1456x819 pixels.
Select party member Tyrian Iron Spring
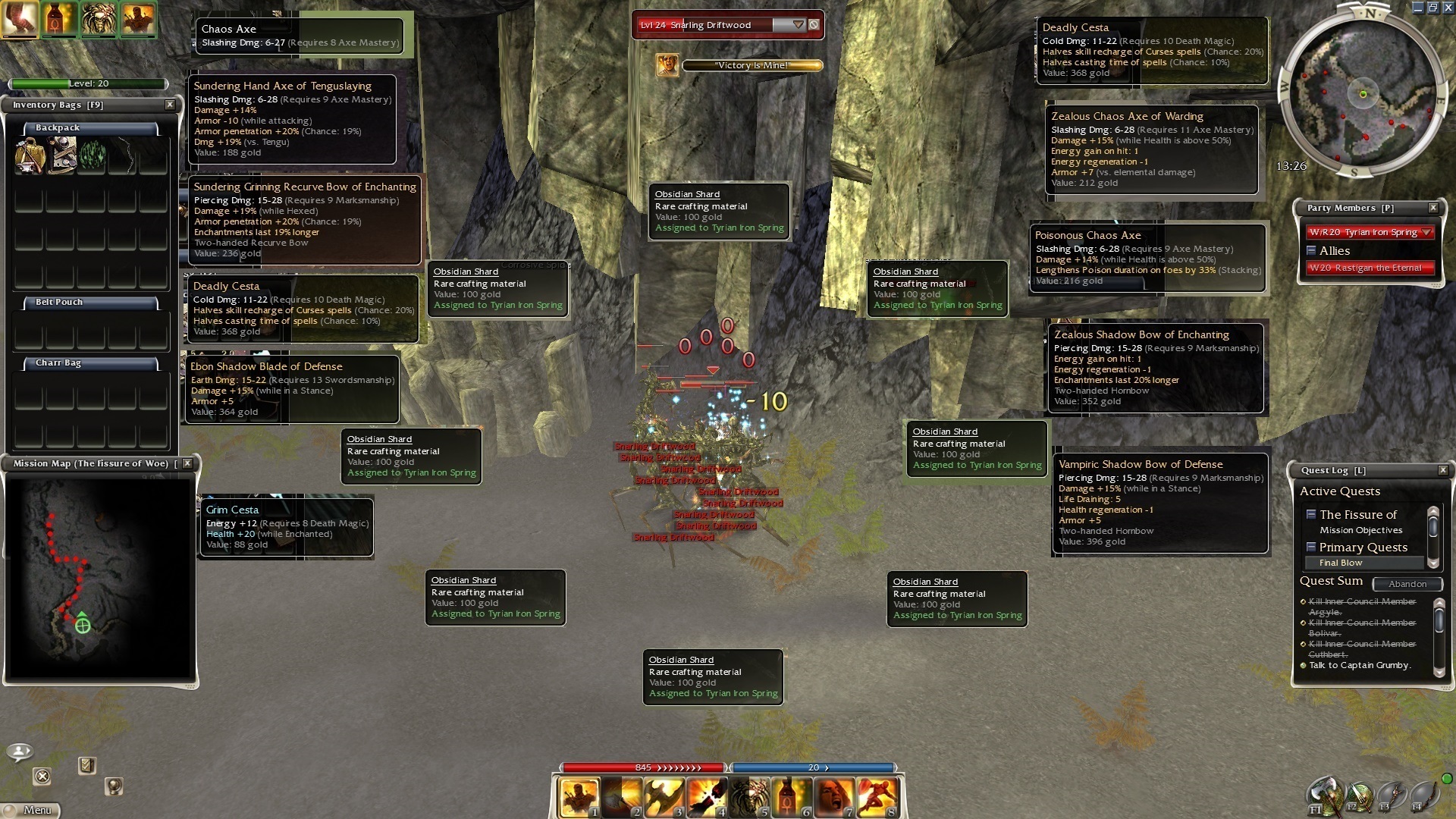pyautogui.click(x=1363, y=232)
